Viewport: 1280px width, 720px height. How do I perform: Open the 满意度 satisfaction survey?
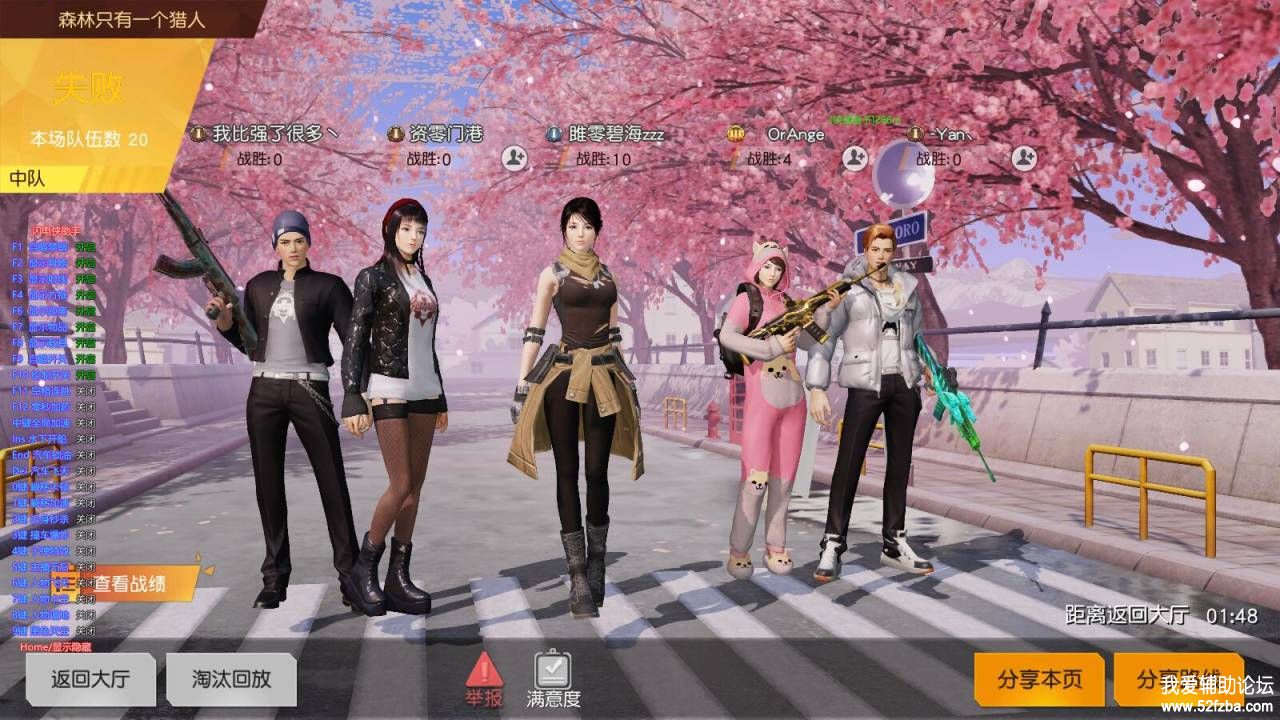553,679
